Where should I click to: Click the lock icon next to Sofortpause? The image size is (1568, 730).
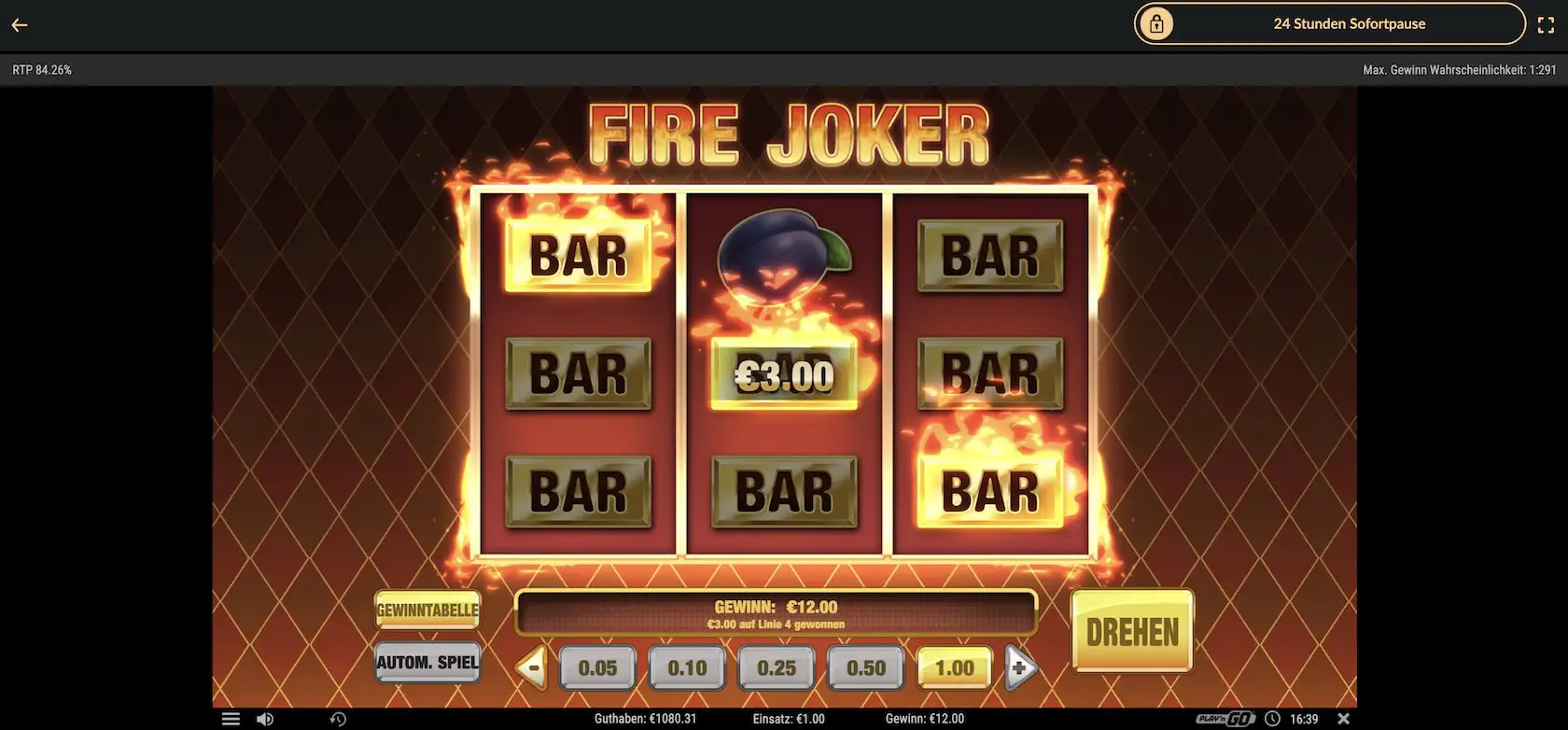pyautogui.click(x=1156, y=23)
